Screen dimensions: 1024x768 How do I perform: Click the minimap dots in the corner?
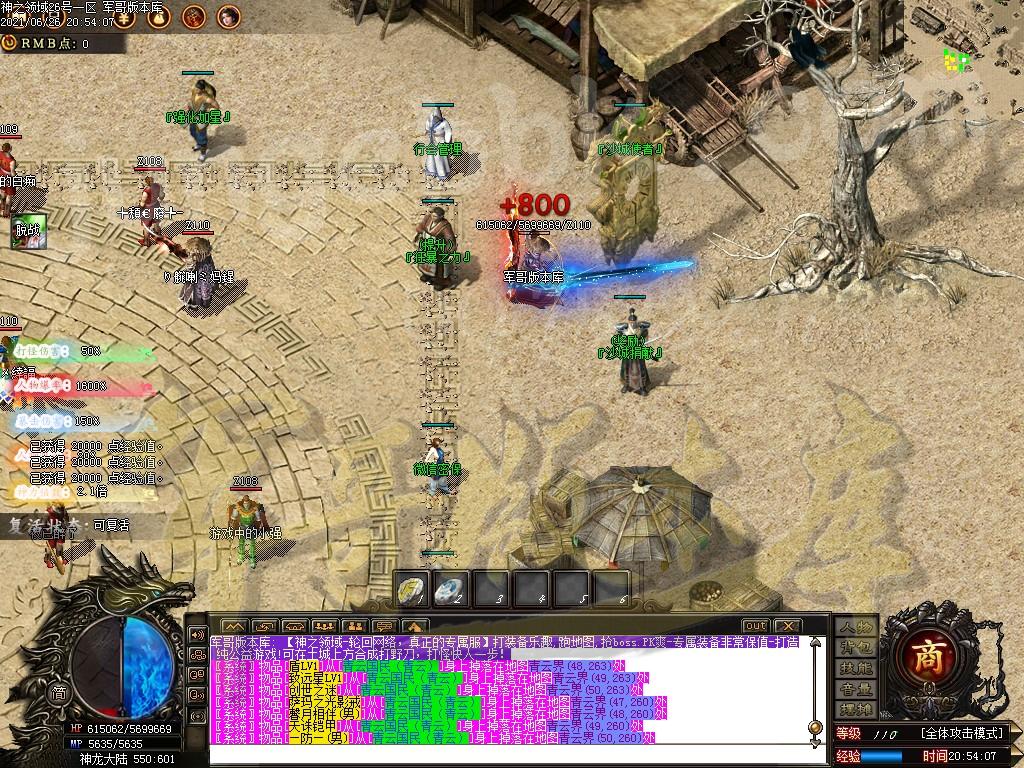pos(957,61)
